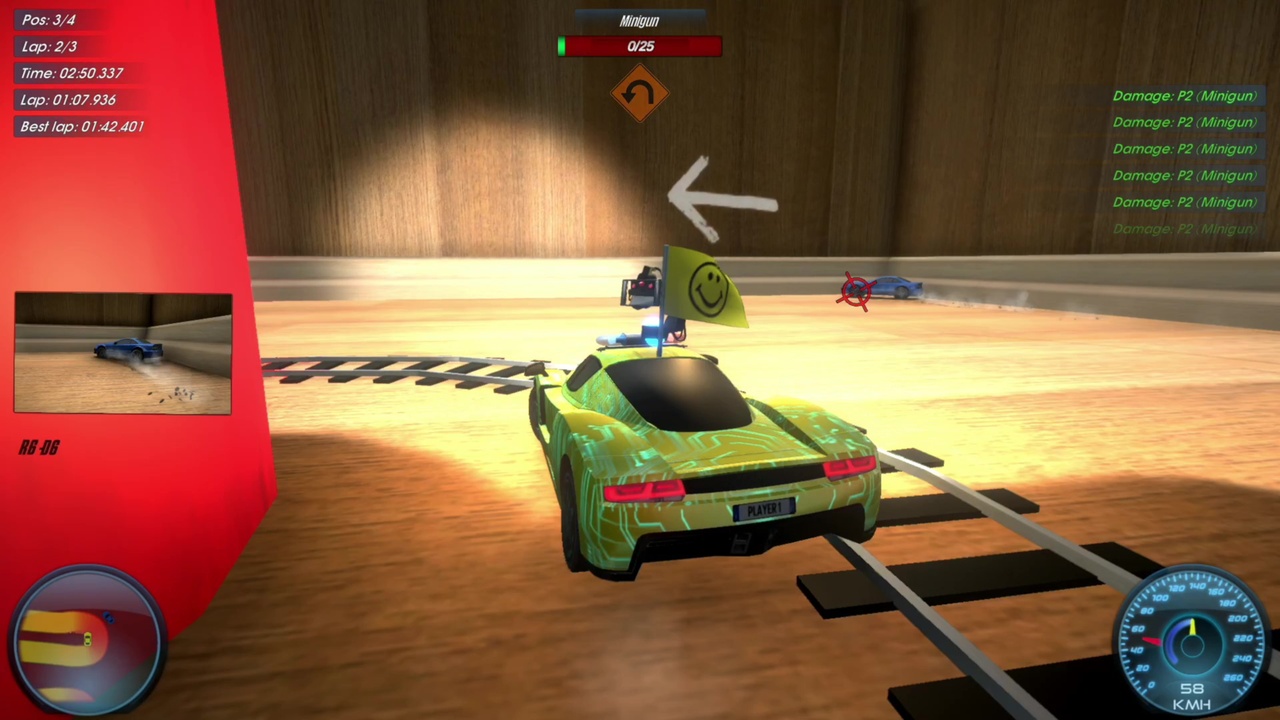1280x720 pixels.
Task: Toggle the Pos: 3/4 position display
Action: [49, 19]
